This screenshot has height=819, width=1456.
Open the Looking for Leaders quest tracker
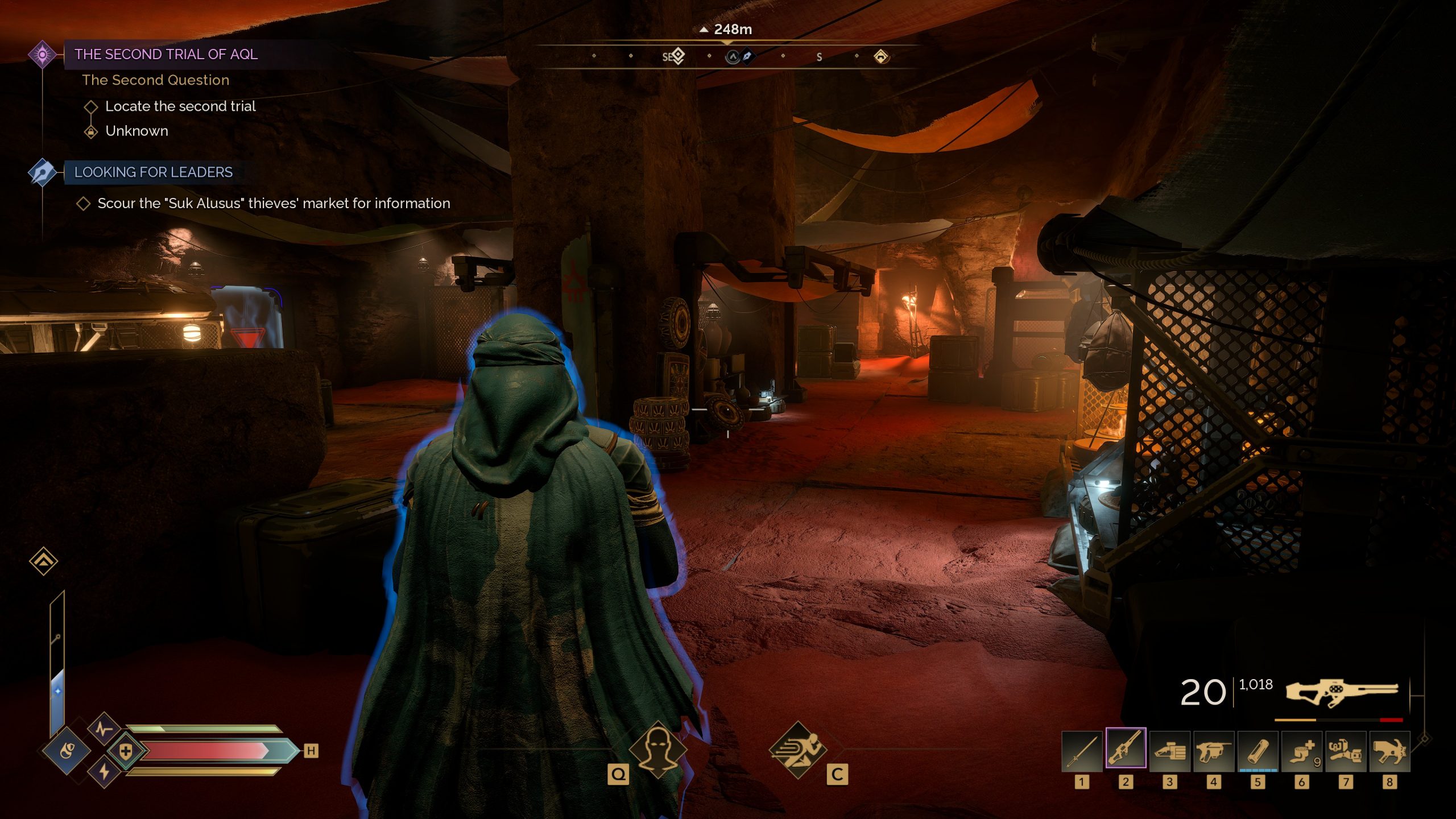[x=153, y=172]
